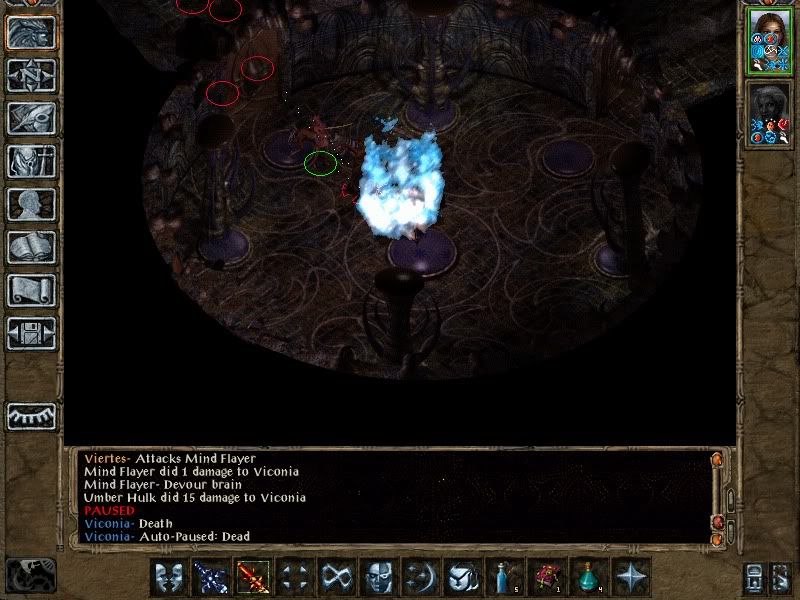Select the red flaming sword weapon slot
This screenshot has height=600, width=800.
point(253,578)
